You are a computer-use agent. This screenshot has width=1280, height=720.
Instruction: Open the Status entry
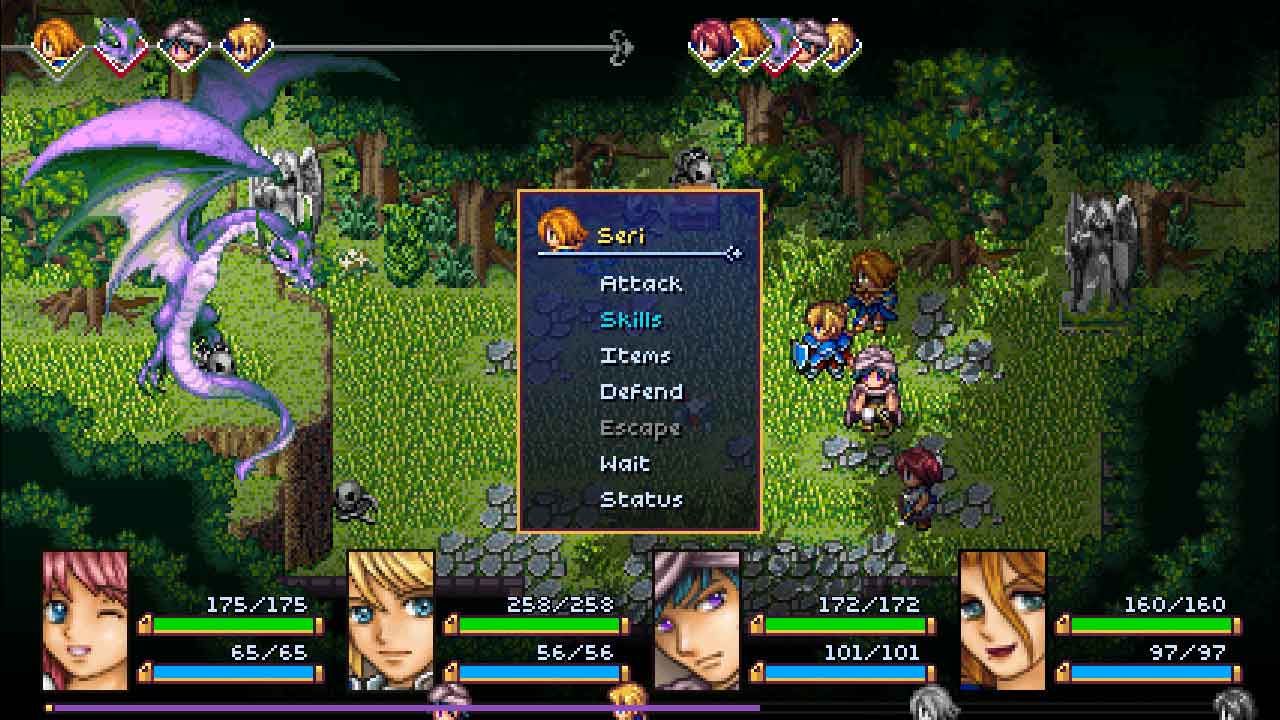641,500
